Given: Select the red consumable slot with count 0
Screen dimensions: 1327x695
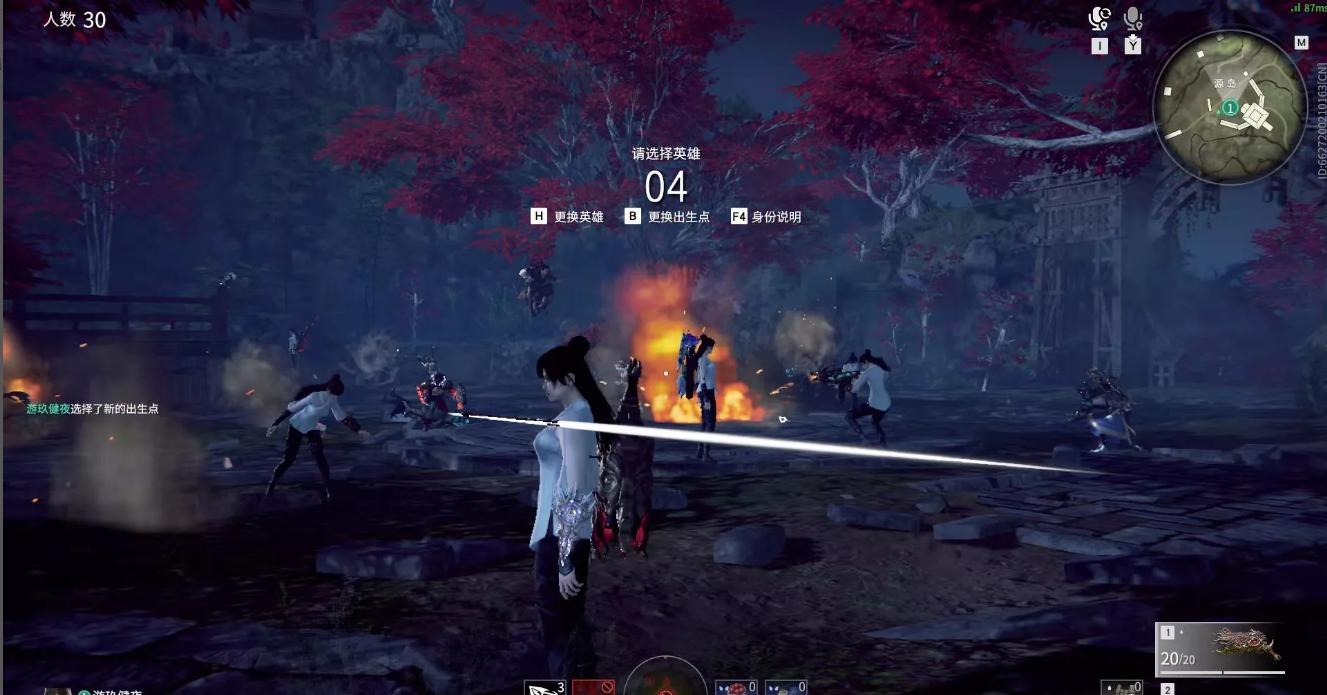Looking at the screenshot, I should tap(735, 688).
